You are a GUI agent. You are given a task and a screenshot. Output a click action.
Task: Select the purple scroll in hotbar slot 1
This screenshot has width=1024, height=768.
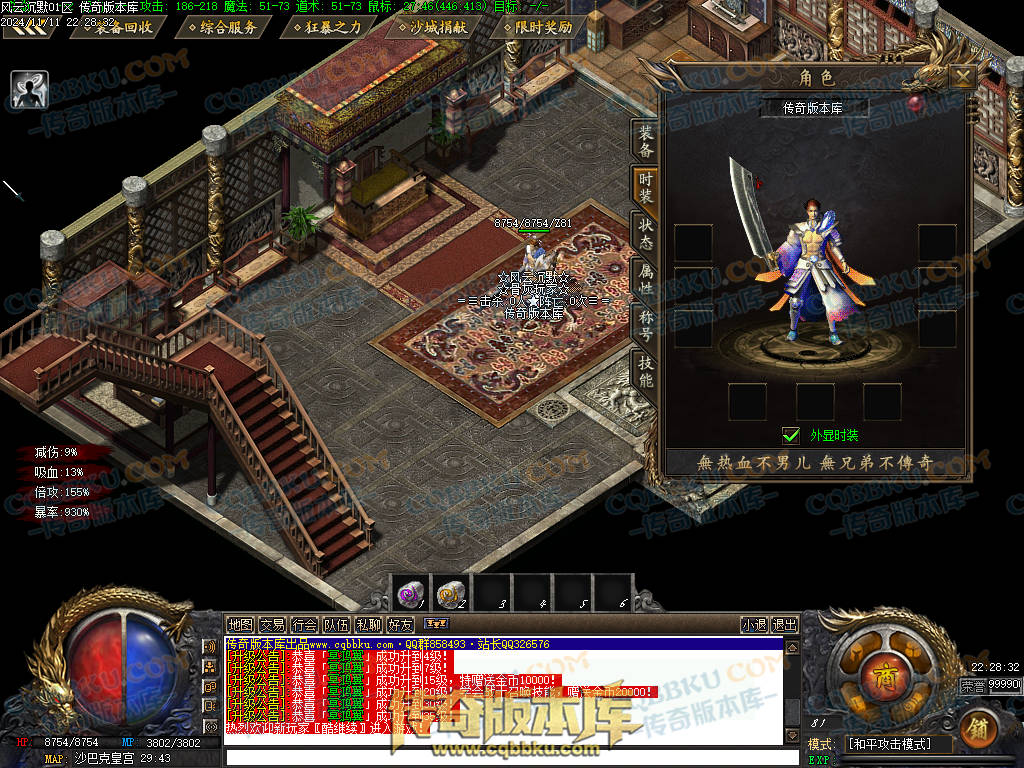(x=409, y=593)
